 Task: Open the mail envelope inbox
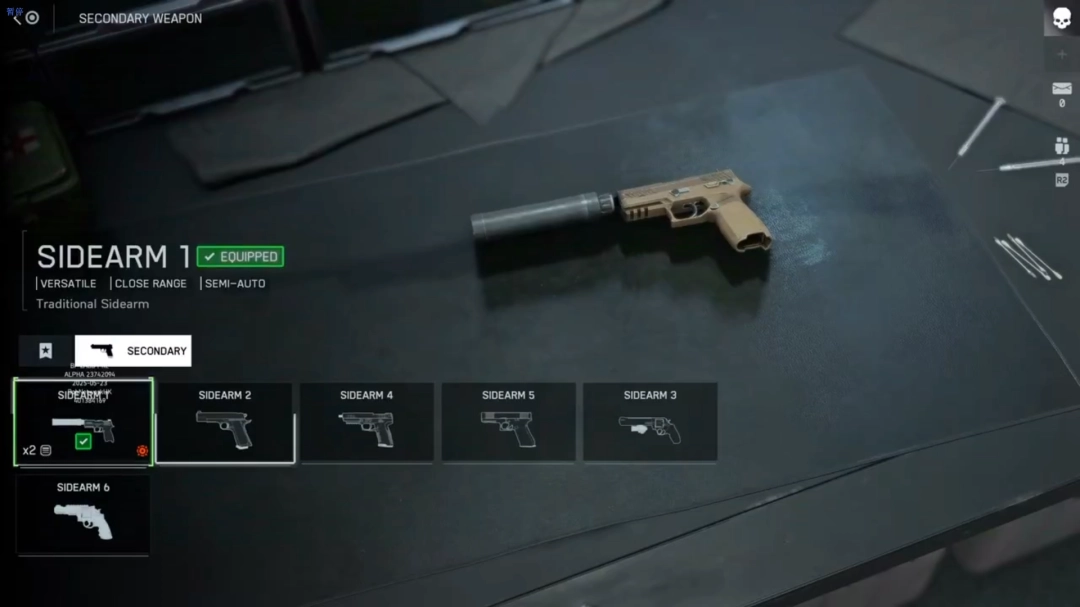click(1061, 90)
